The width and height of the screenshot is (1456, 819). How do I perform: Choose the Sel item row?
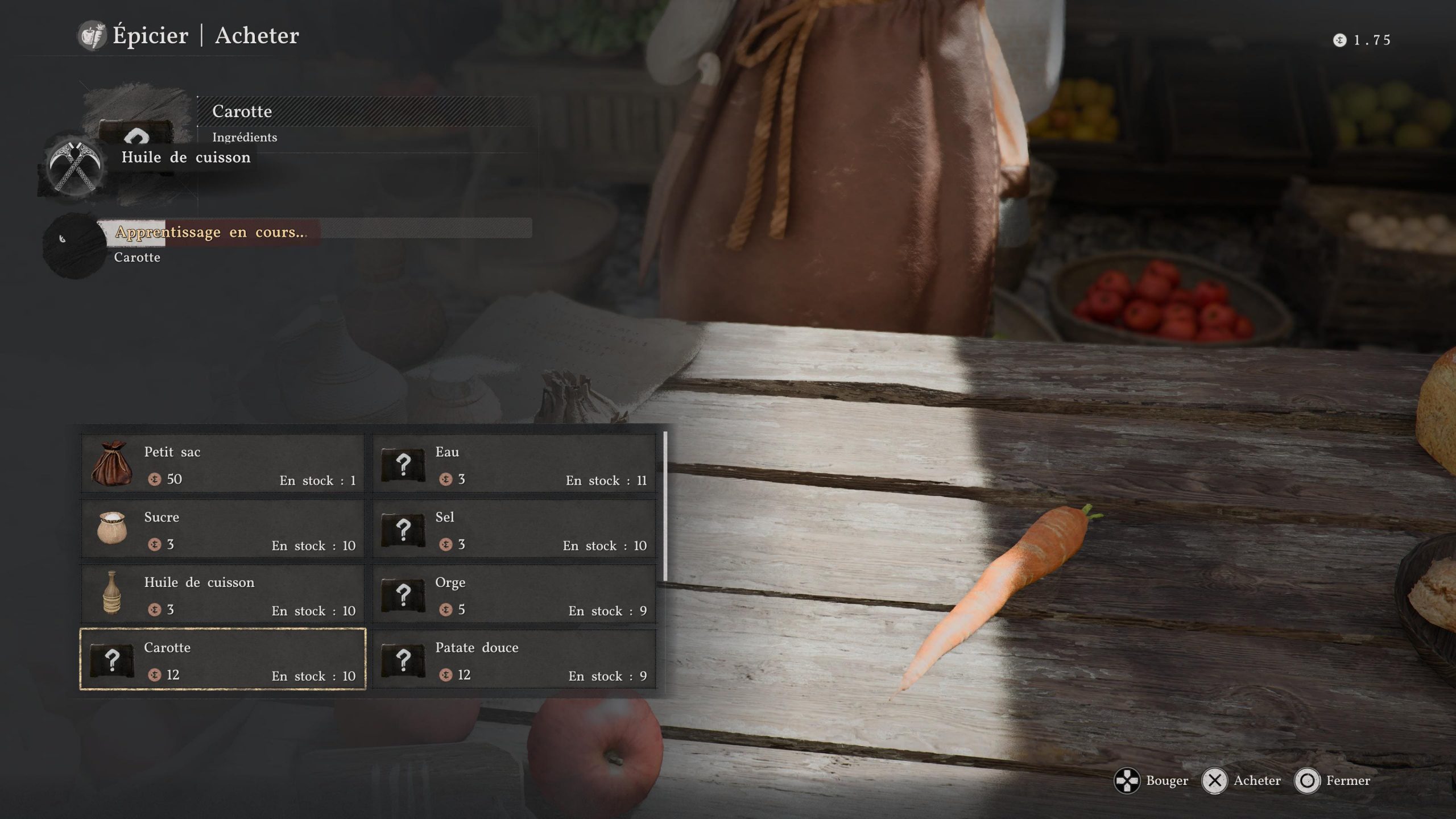[514, 530]
